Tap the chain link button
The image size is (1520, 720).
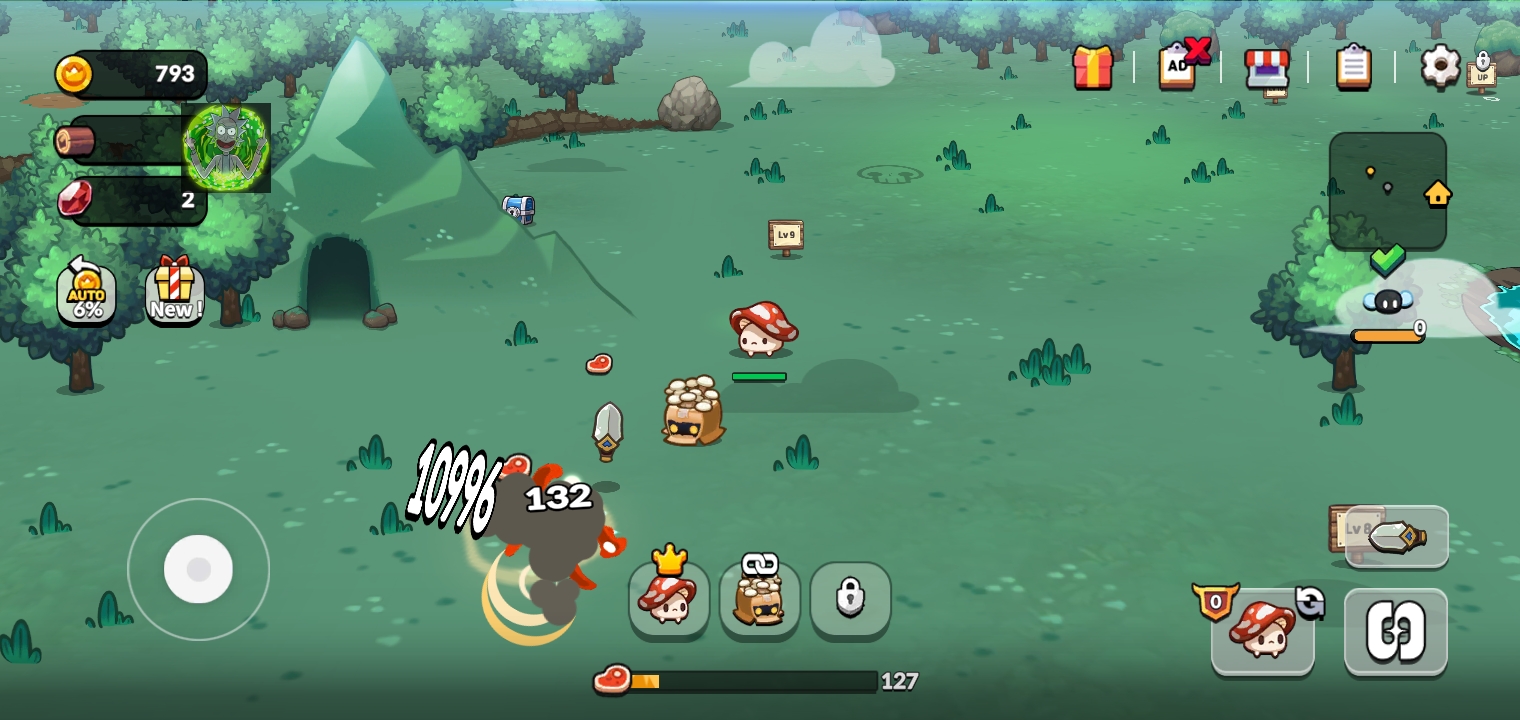tap(1395, 632)
